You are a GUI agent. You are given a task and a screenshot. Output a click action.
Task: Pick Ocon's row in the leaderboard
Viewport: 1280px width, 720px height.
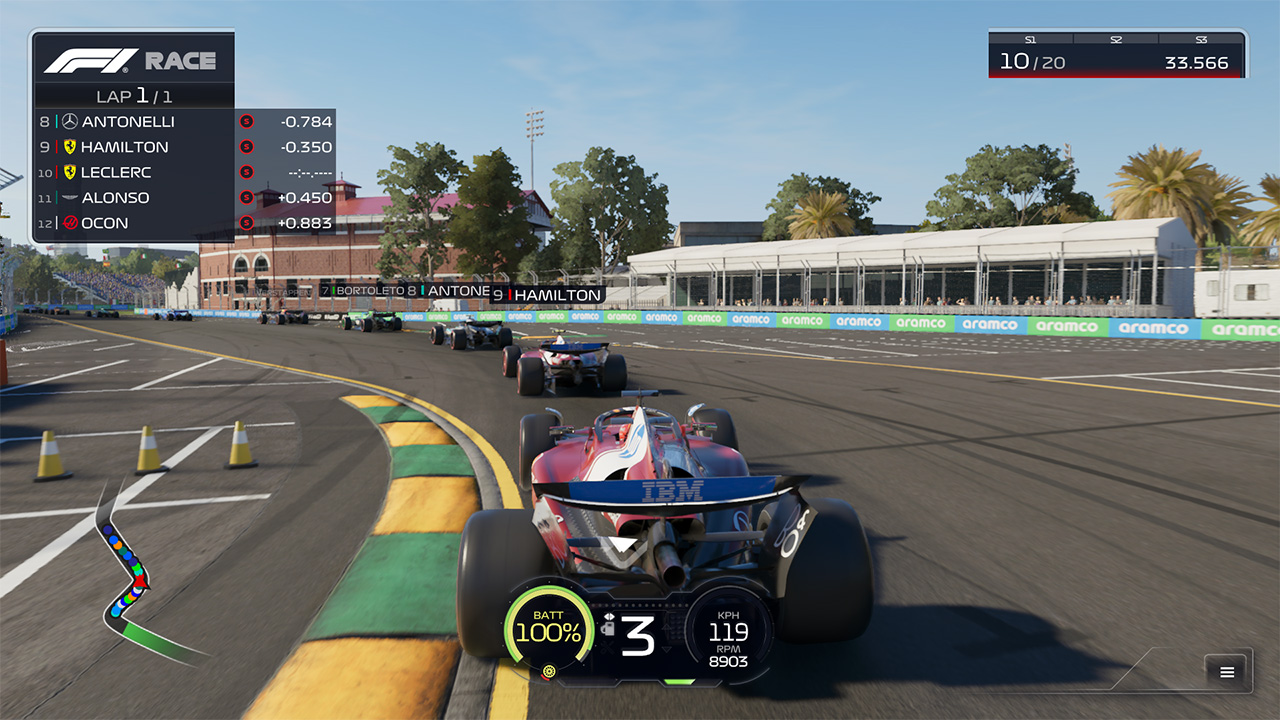[184, 223]
